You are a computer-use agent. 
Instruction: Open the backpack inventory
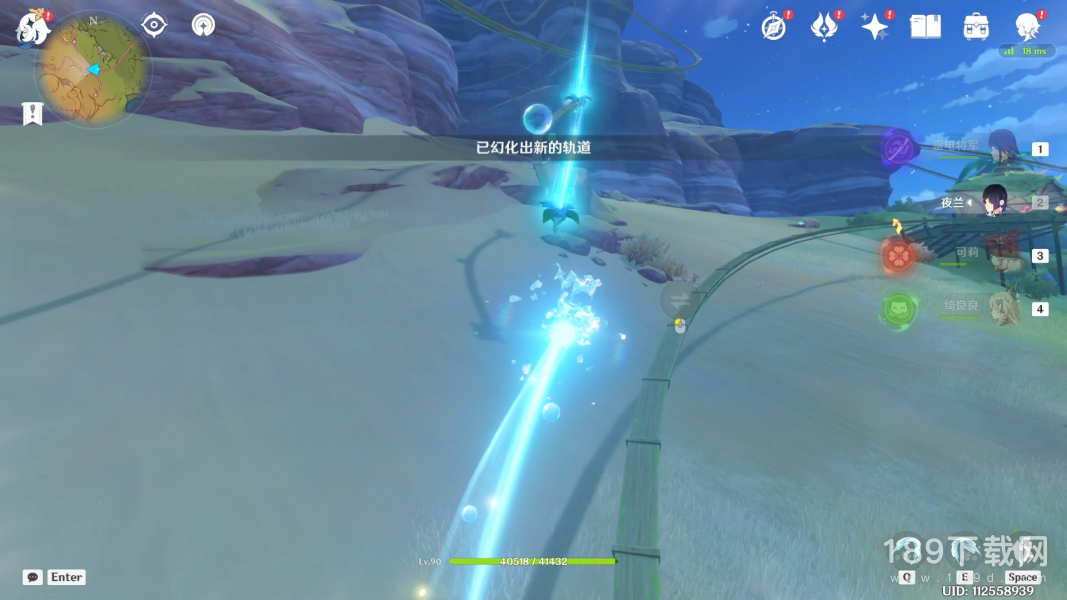point(976,27)
